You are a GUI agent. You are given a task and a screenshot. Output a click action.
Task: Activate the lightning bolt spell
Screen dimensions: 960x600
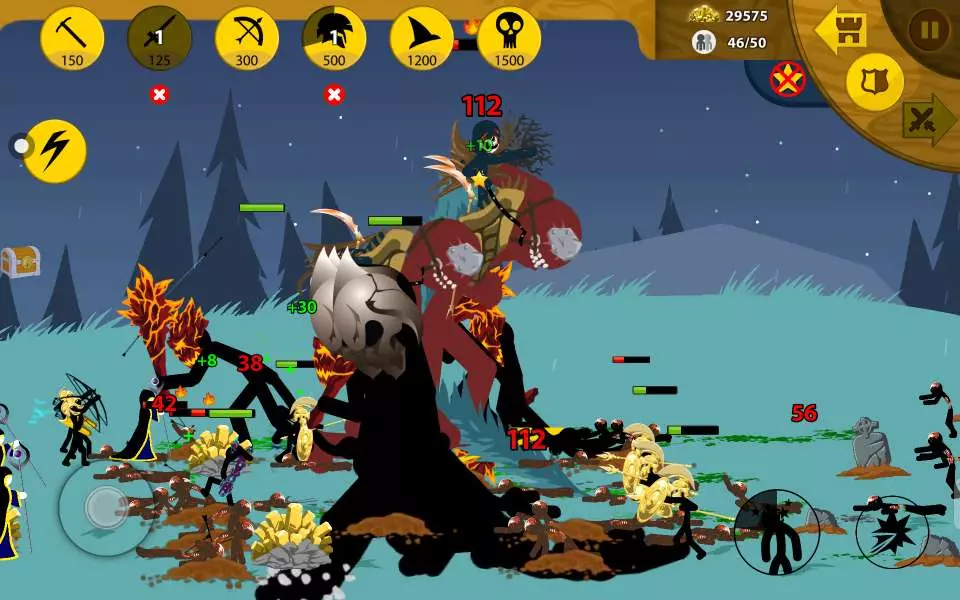click(x=55, y=150)
